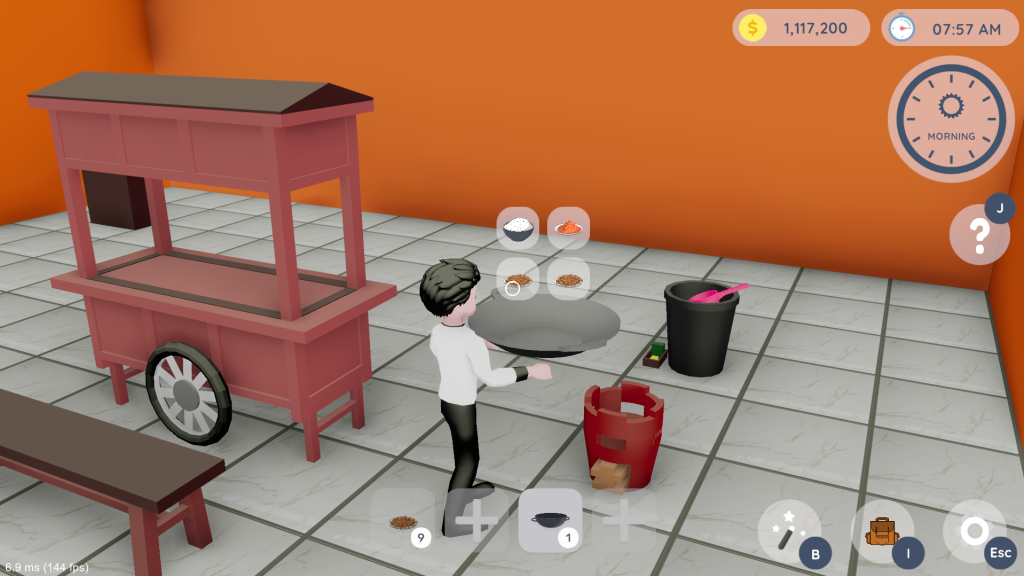The width and height of the screenshot is (1024, 576).
Task: Choose the orange chili paste plate ingredient
Action: 568,228
